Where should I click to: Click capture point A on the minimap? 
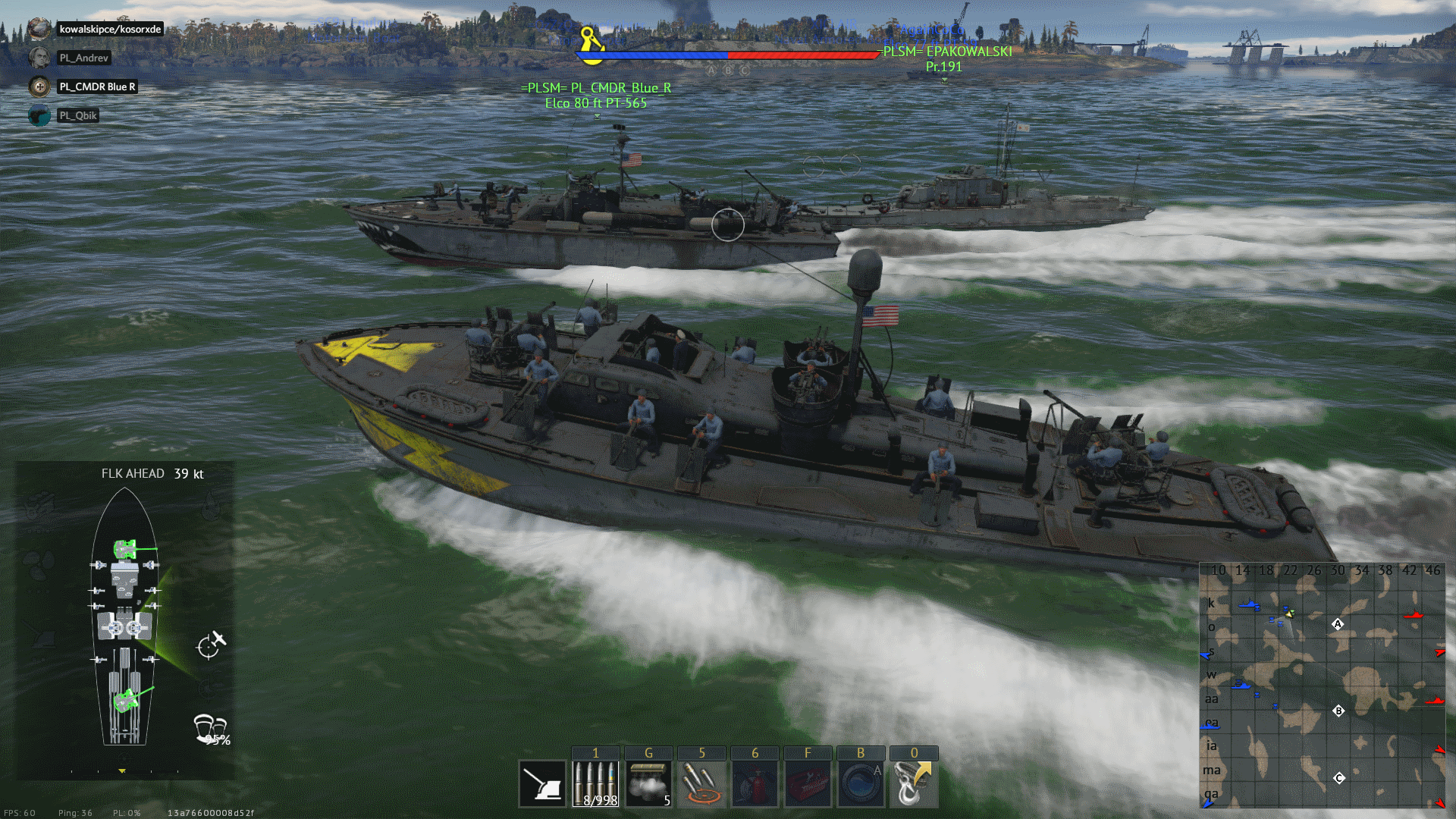tap(1338, 624)
